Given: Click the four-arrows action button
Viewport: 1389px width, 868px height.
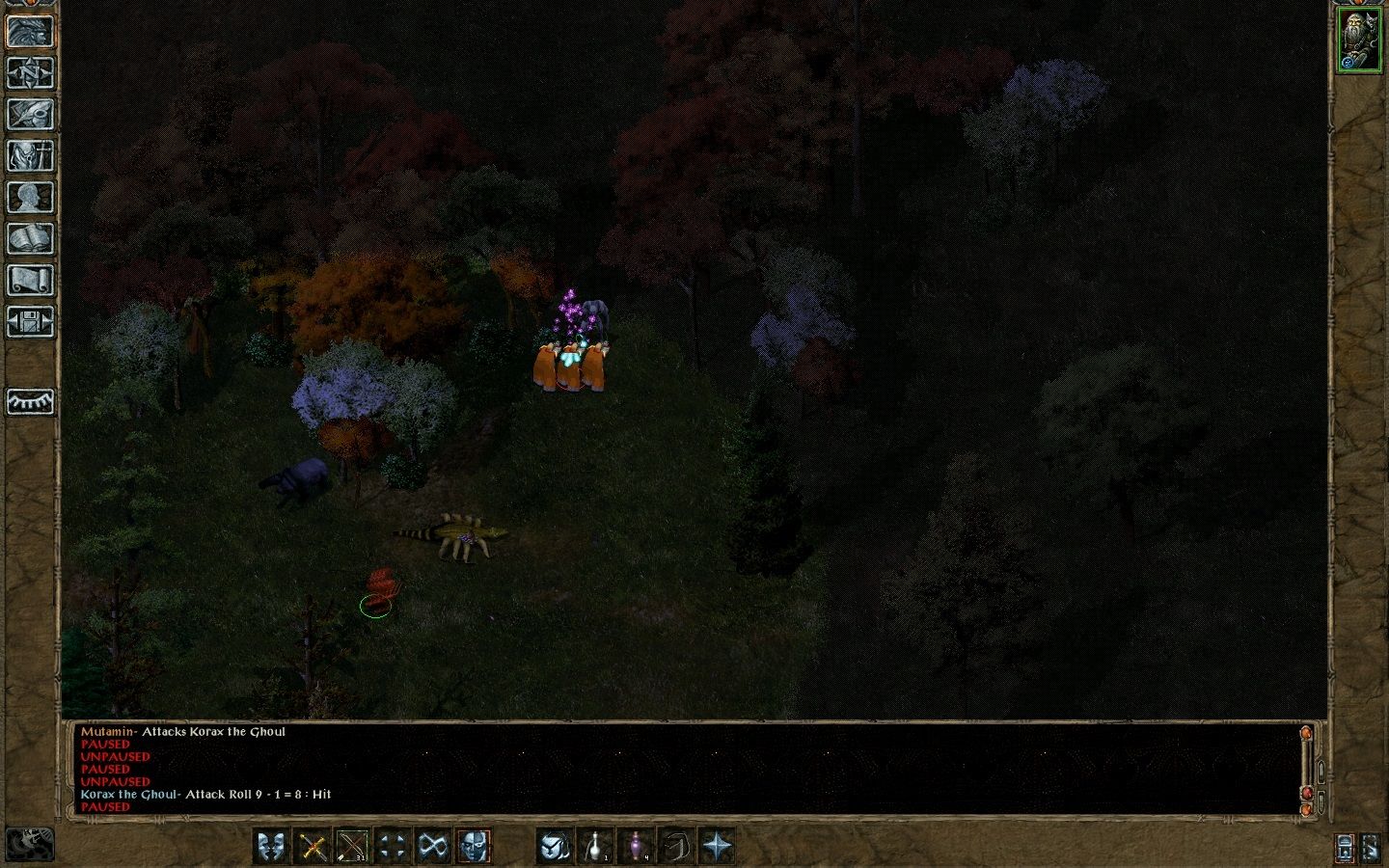Looking at the screenshot, I should tap(393, 847).
